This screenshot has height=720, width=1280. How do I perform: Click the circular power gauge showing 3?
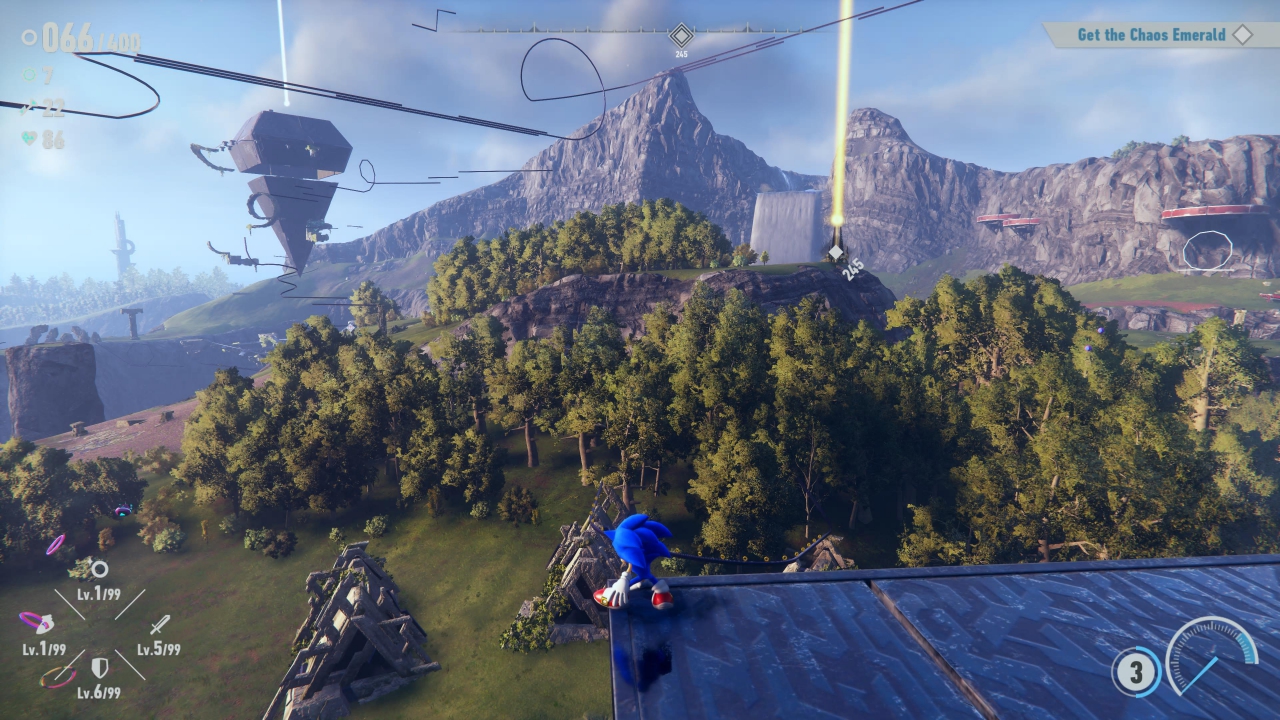pyautogui.click(x=1135, y=671)
